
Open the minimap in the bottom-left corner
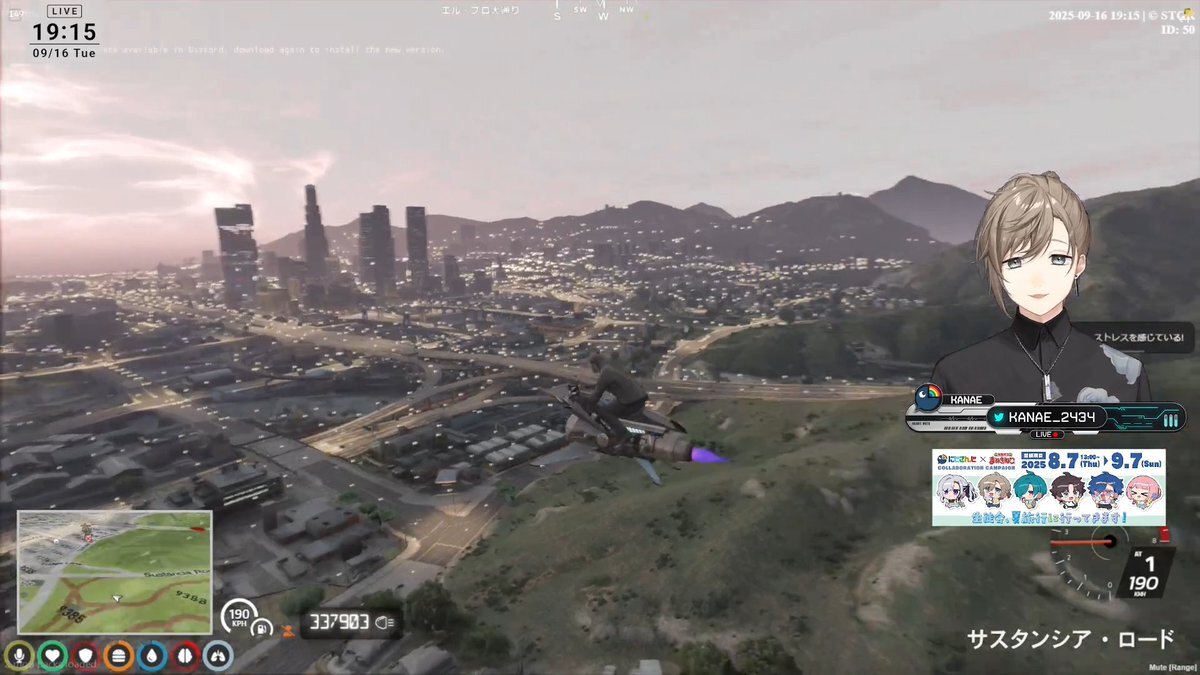pyautogui.click(x=115, y=572)
